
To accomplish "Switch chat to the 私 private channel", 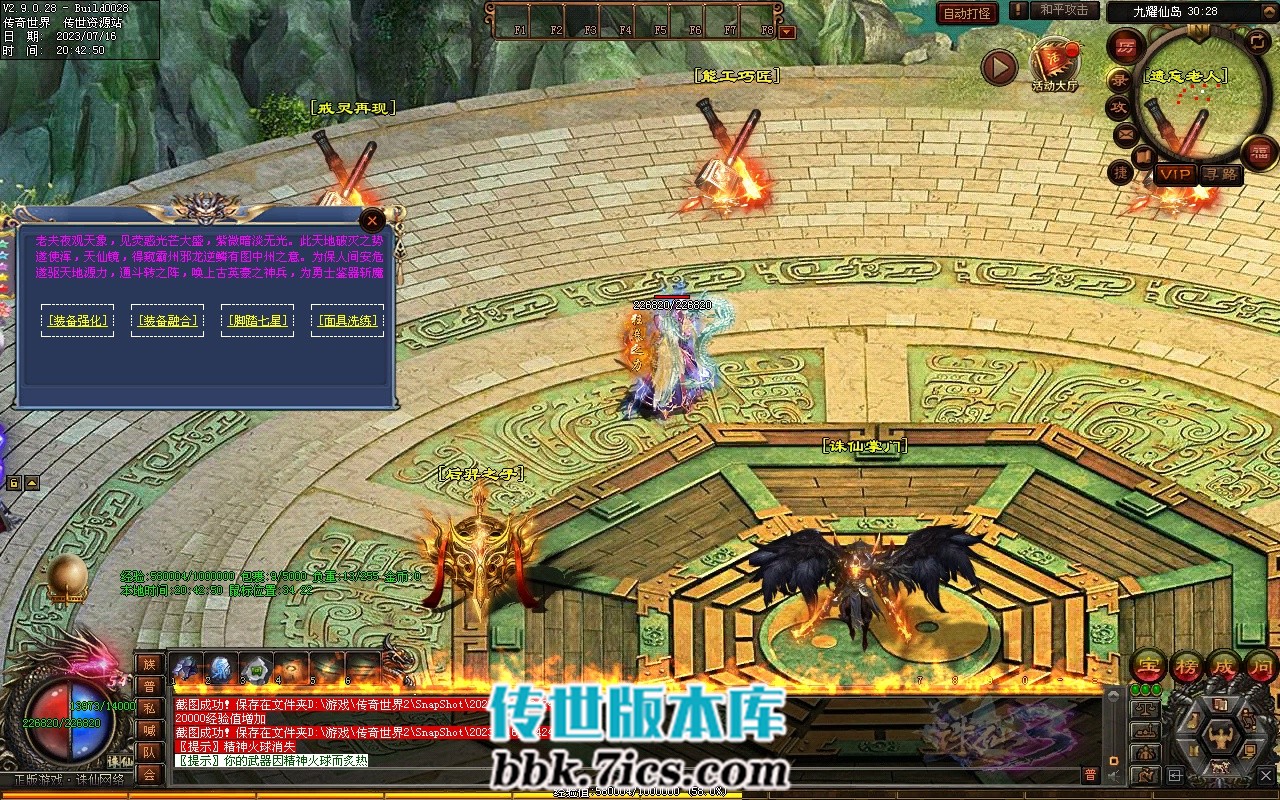I will pyautogui.click(x=149, y=707).
